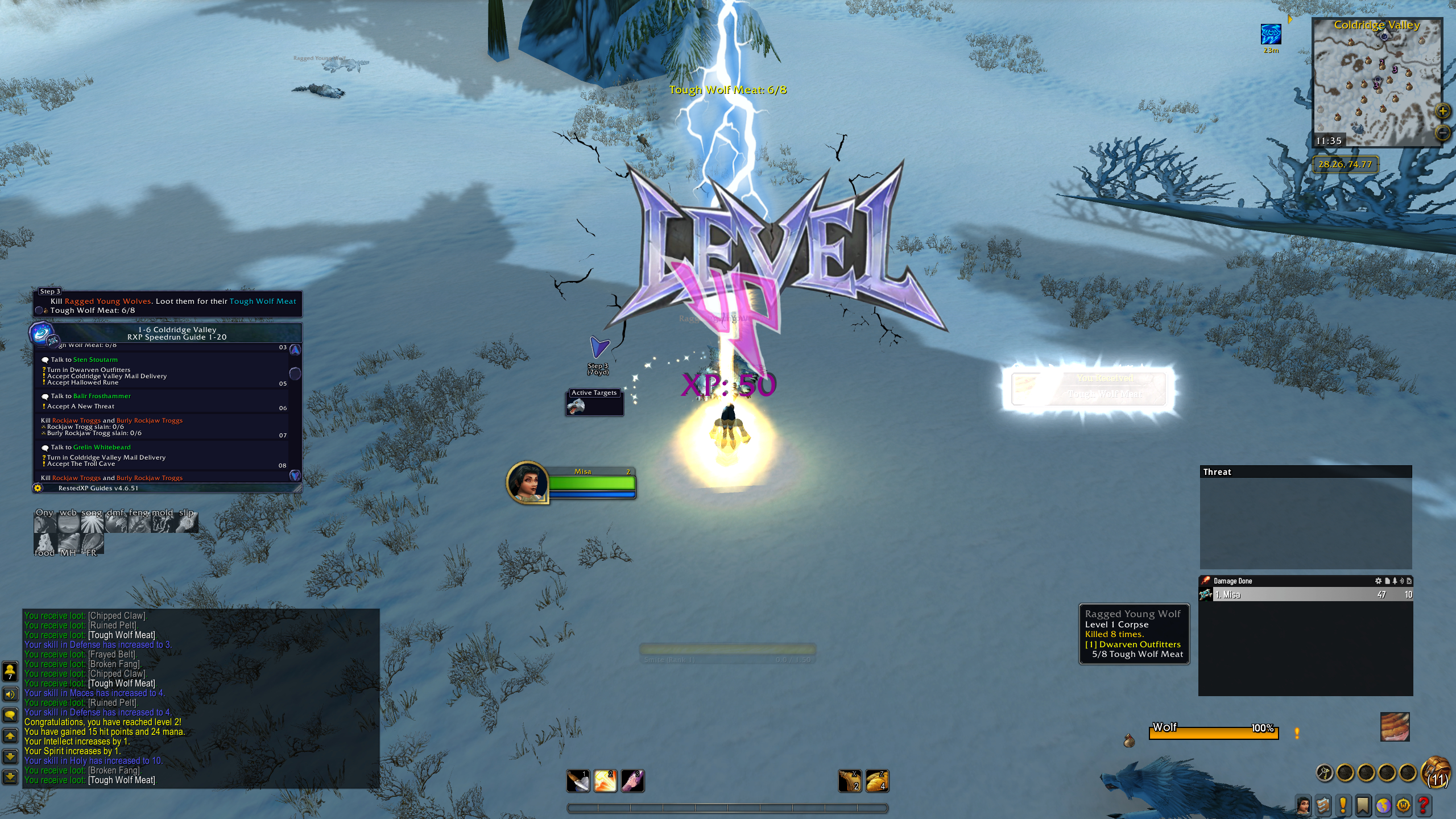Activate the mace attack ability
The height and width of the screenshot is (819, 1456).
[x=578, y=781]
